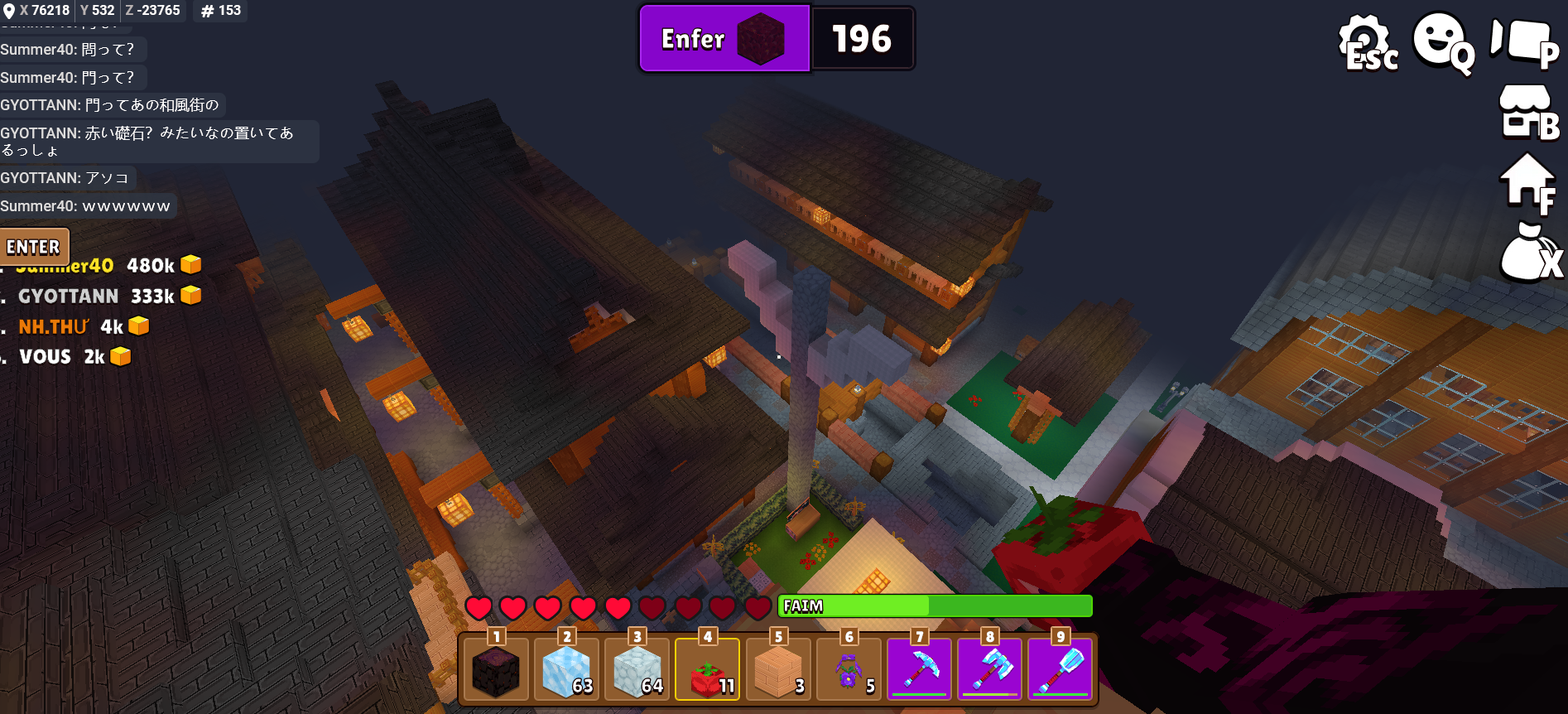The image size is (1568, 714).
Task: Open the cards panel icon
Action: (1523, 41)
